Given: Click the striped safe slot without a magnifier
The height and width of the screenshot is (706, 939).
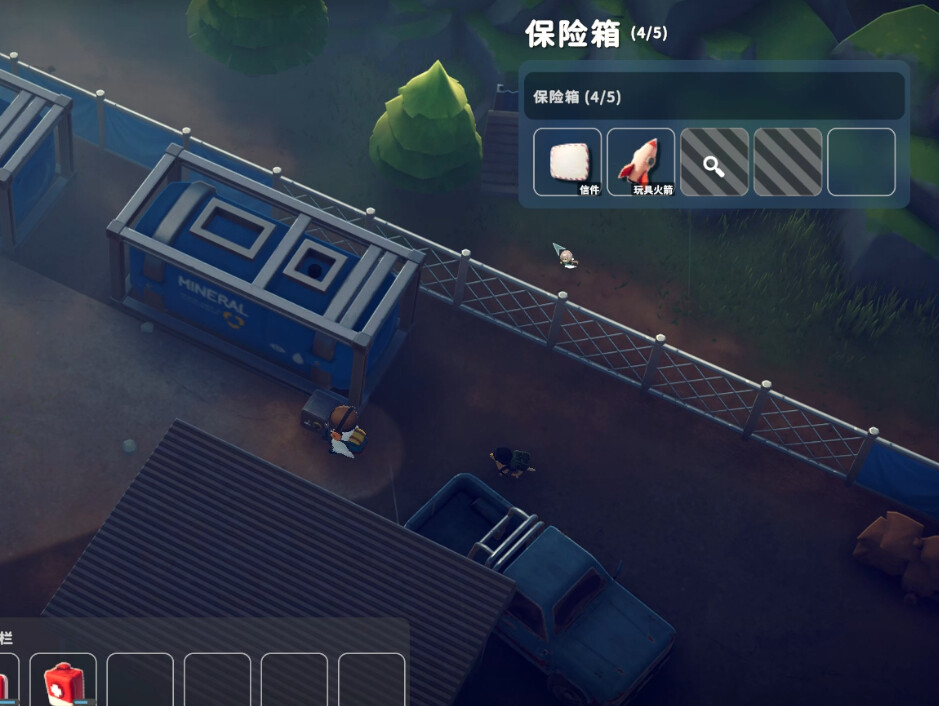Looking at the screenshot, I should pos(788,162).
